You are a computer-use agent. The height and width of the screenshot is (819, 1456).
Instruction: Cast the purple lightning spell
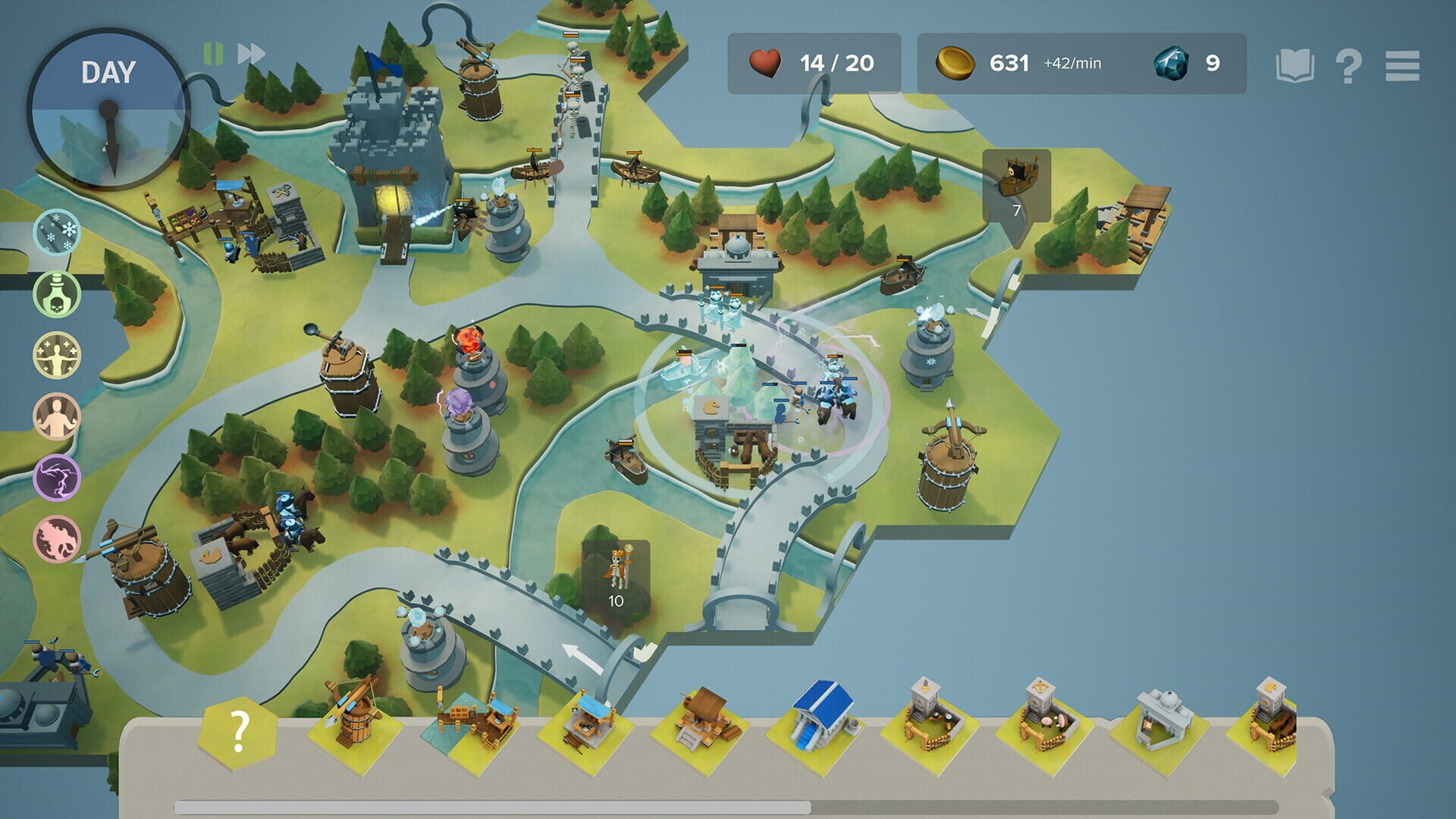[x=57, y=475]
